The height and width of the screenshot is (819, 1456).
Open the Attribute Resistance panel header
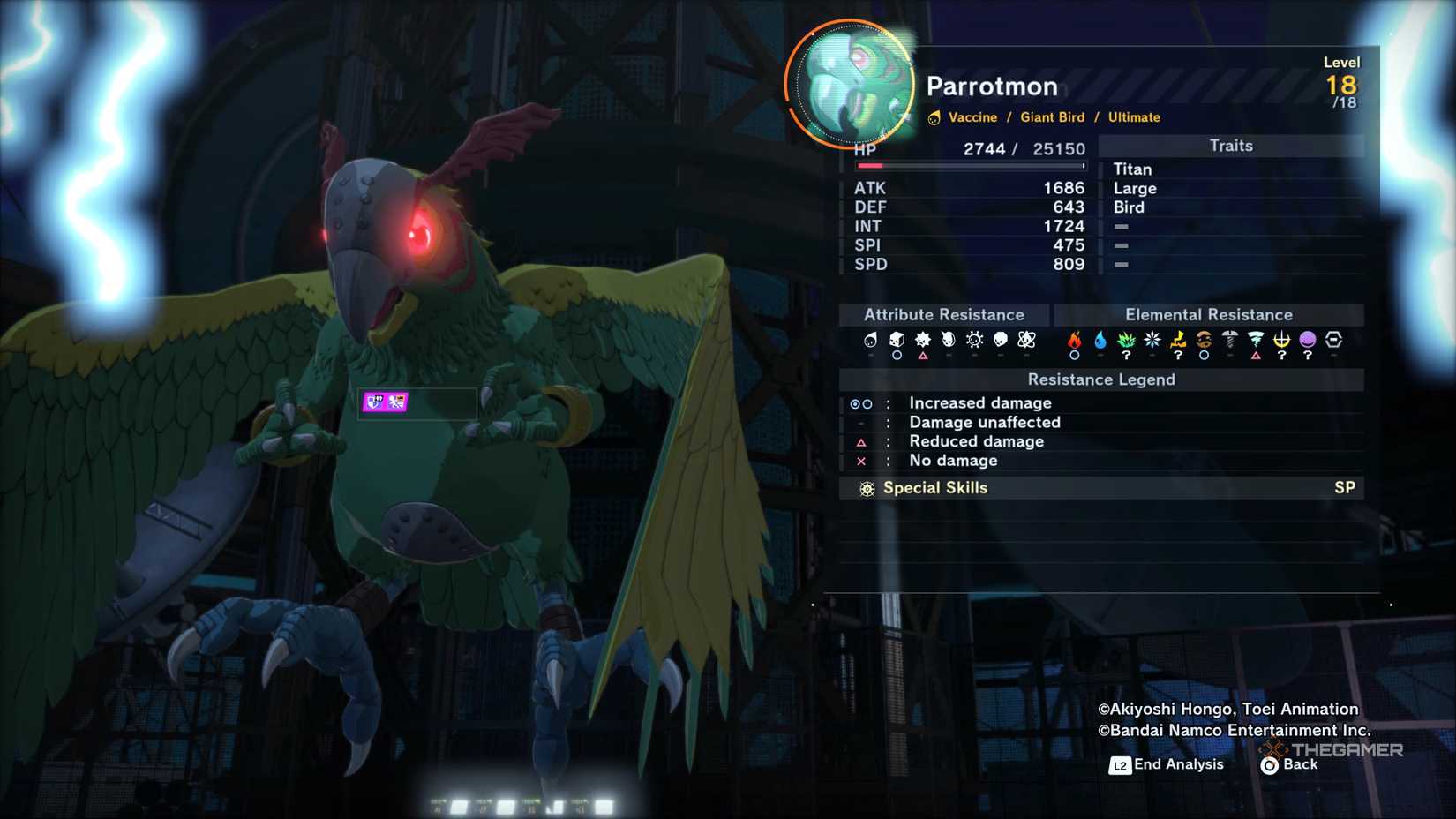tap(943, 314)
